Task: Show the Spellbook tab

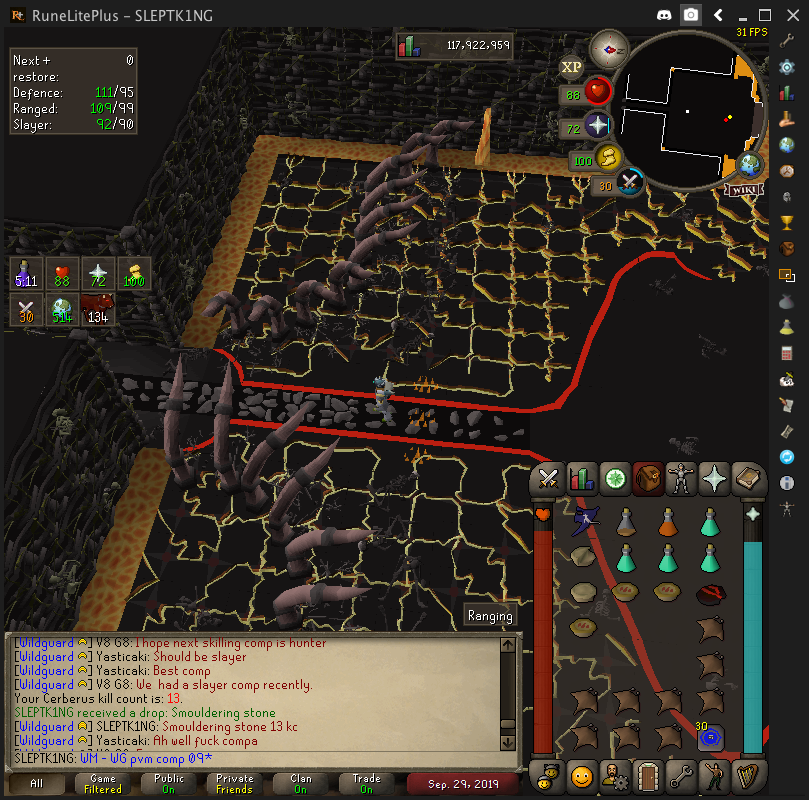Action: tap(748, 479)
